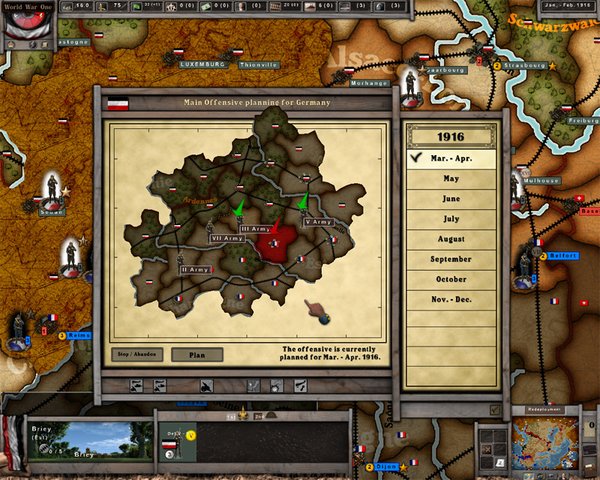Select the V Army label on the planning map
This screenshot has height=480, width=600.
(318, 221)
